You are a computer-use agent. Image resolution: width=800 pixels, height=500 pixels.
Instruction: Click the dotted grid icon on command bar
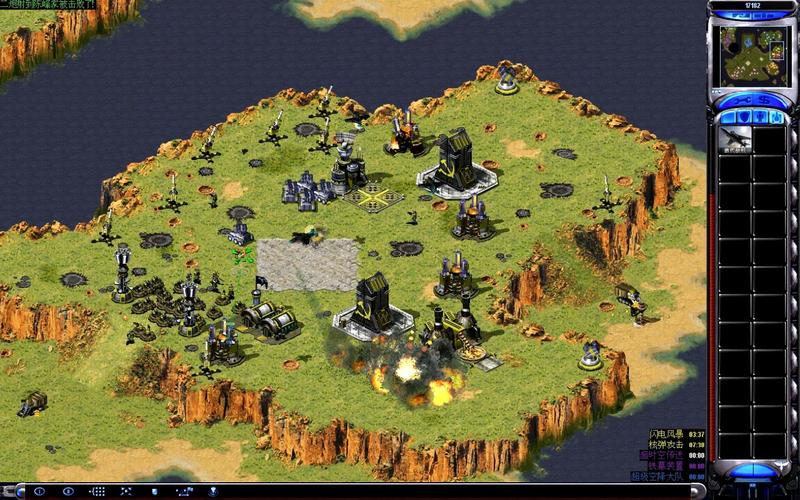click(97, 492)
